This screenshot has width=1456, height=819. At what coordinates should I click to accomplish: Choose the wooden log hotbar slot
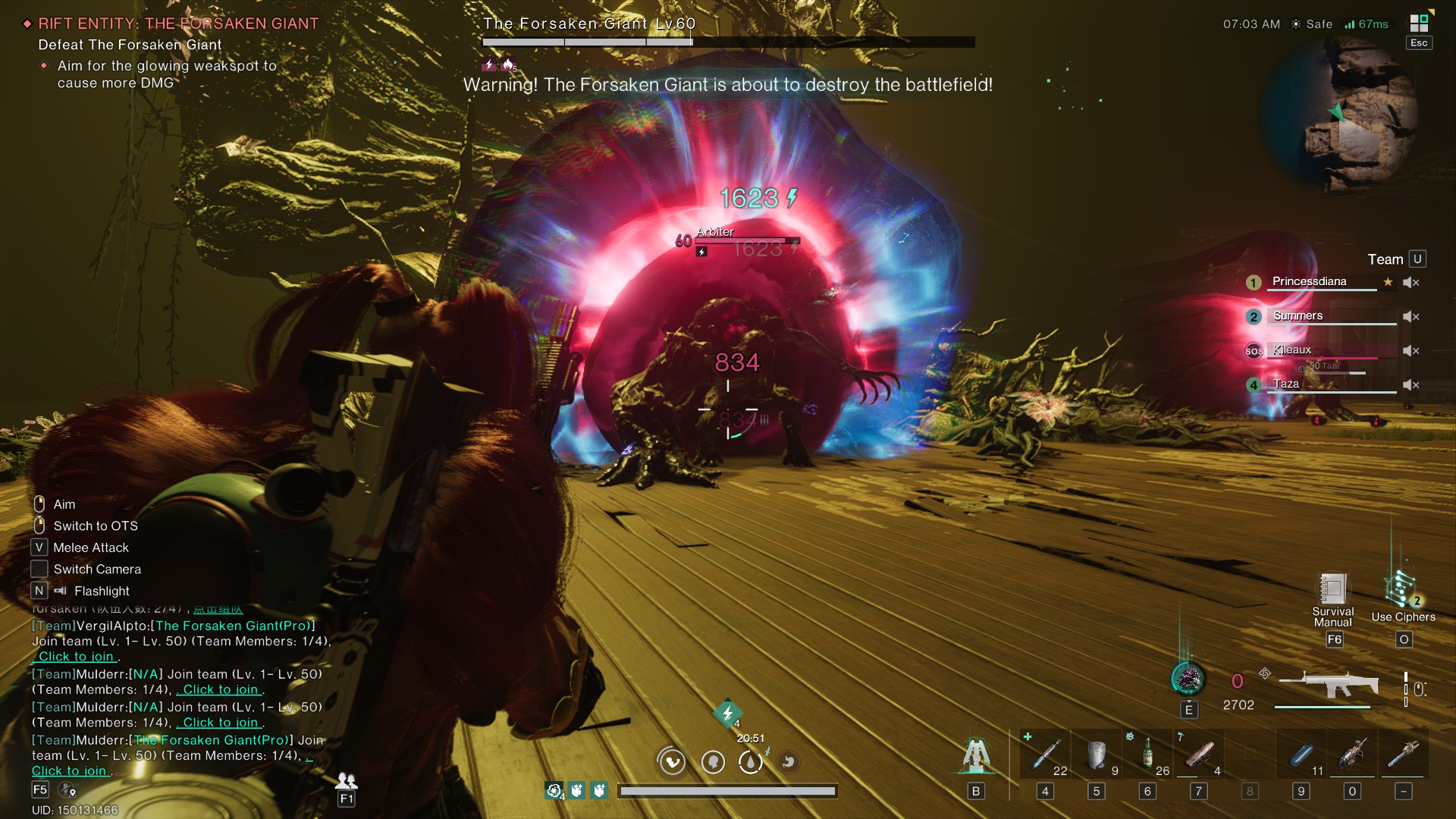[1199, 755]
